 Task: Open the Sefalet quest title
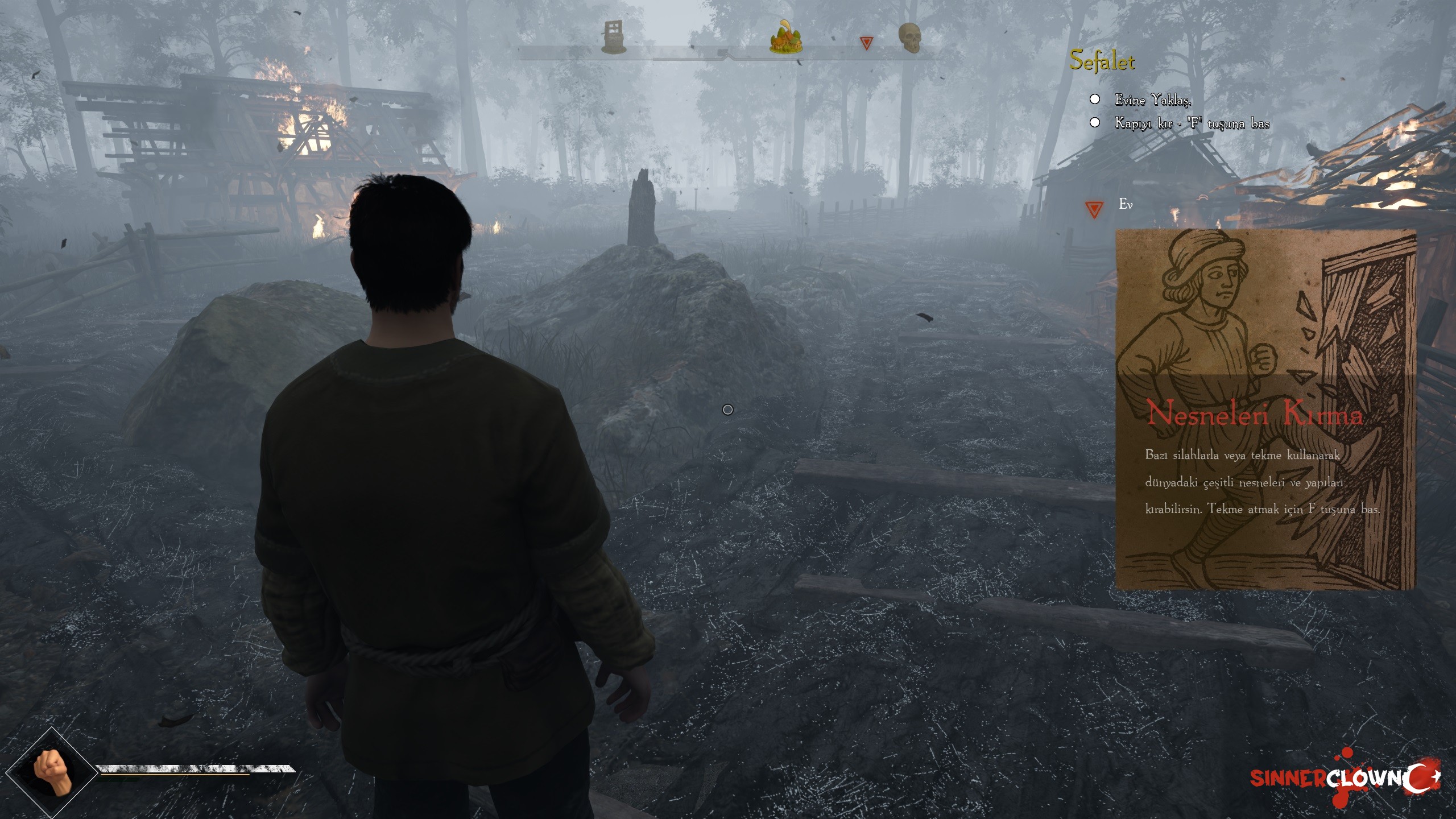[1102, 61]
